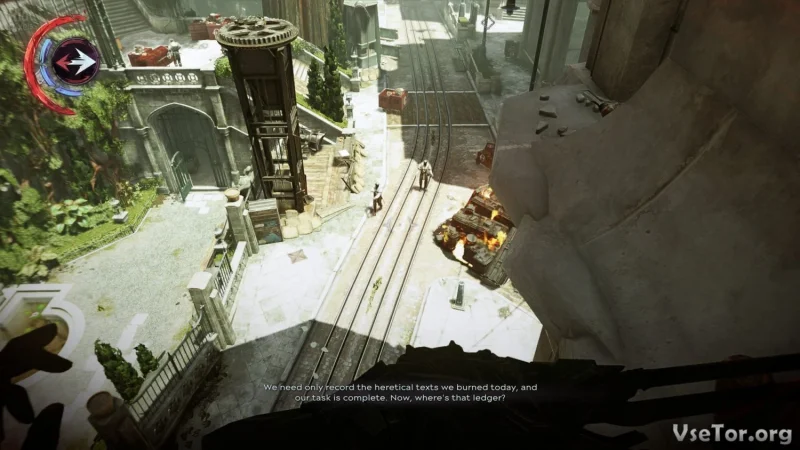Open the VseTor.org watermark link
This screenshot has height=450, width=800.
(x=734, y=430)
